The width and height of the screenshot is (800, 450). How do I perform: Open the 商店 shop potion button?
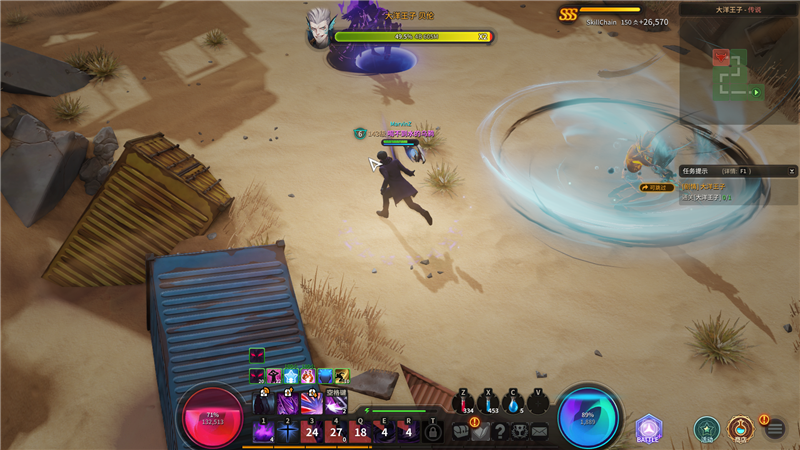[740, 429]
